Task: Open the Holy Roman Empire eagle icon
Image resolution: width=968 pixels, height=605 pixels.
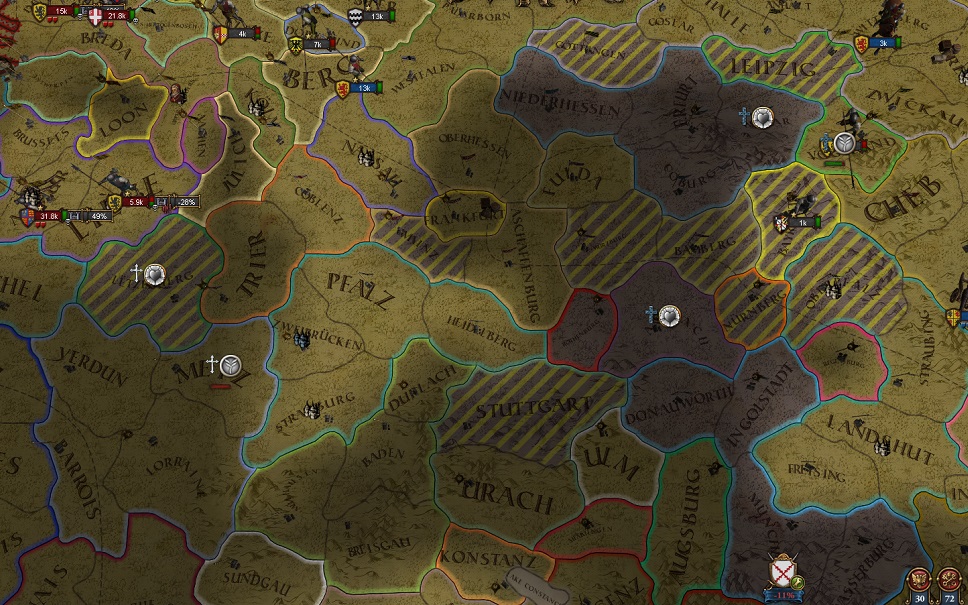Action: [920, 580]
